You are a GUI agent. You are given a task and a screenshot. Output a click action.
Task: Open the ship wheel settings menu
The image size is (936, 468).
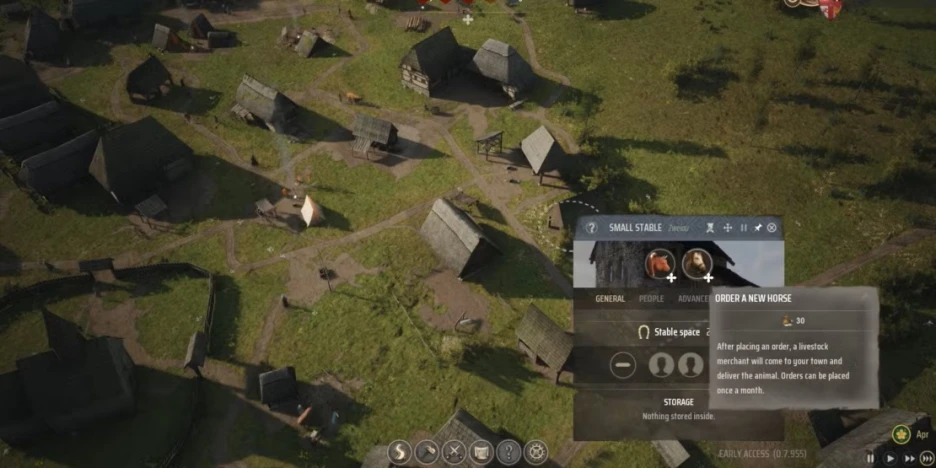pyautogui.click(x=537, y=452)
